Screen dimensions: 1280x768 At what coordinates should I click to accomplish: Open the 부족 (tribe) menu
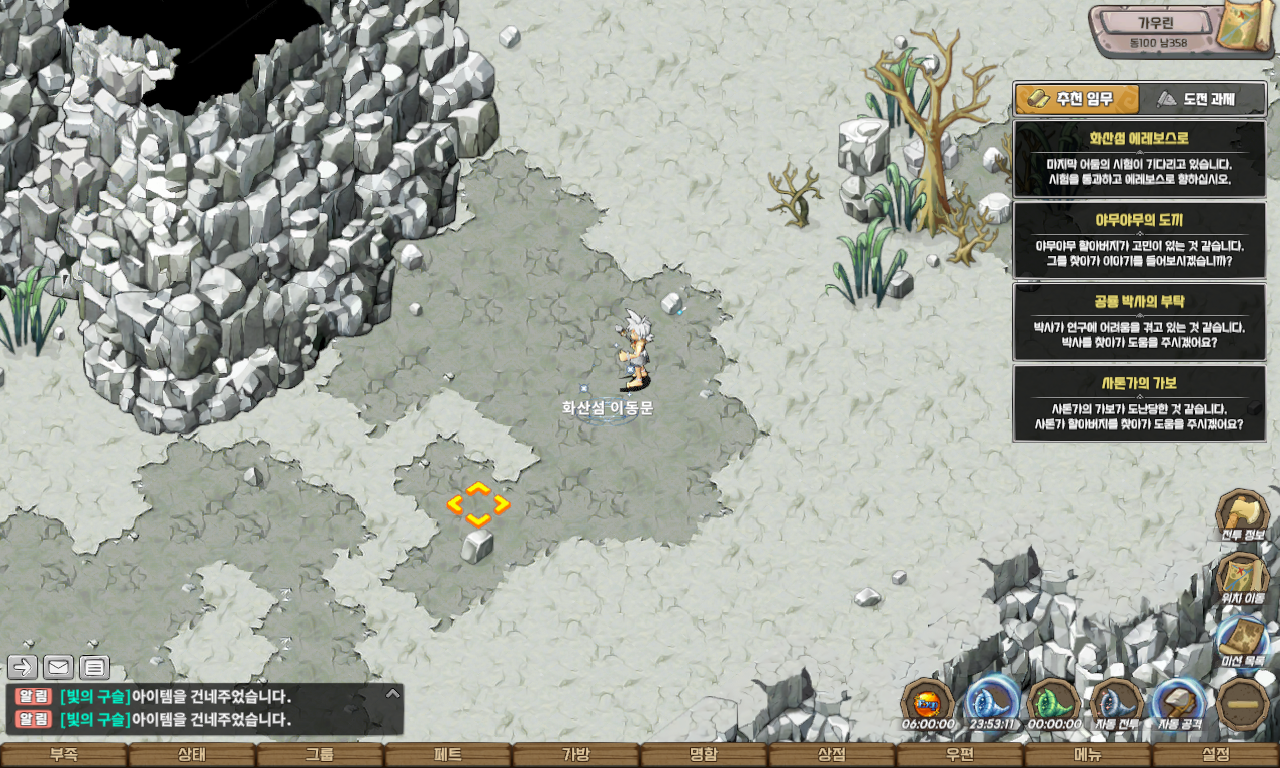pyautogui.click(x=64, y=755)
